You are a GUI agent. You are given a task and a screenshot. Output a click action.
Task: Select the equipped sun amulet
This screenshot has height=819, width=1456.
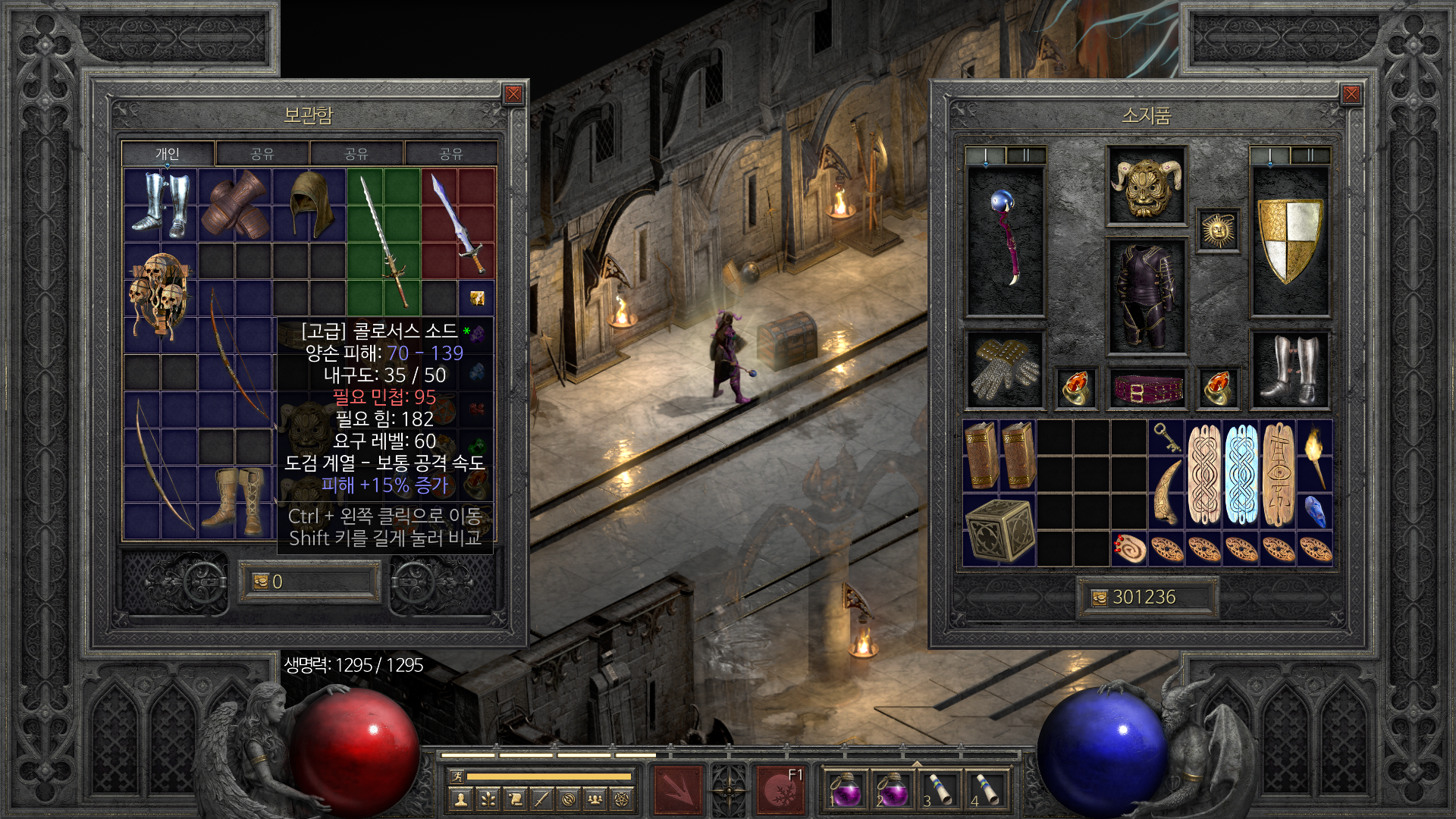[1218, 231]
